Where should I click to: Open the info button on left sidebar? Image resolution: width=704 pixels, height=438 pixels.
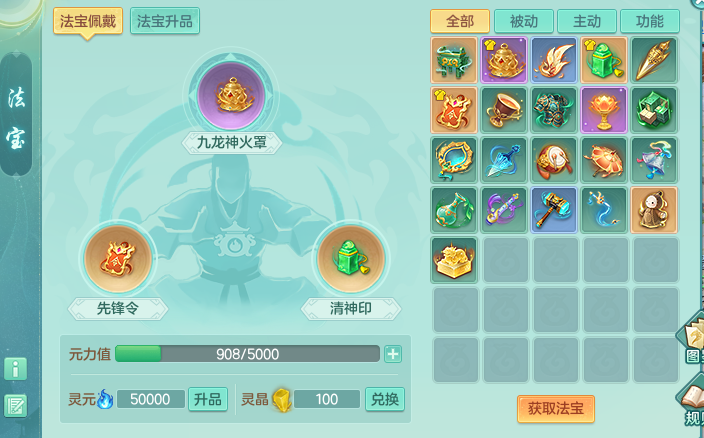tap(15, 368)
